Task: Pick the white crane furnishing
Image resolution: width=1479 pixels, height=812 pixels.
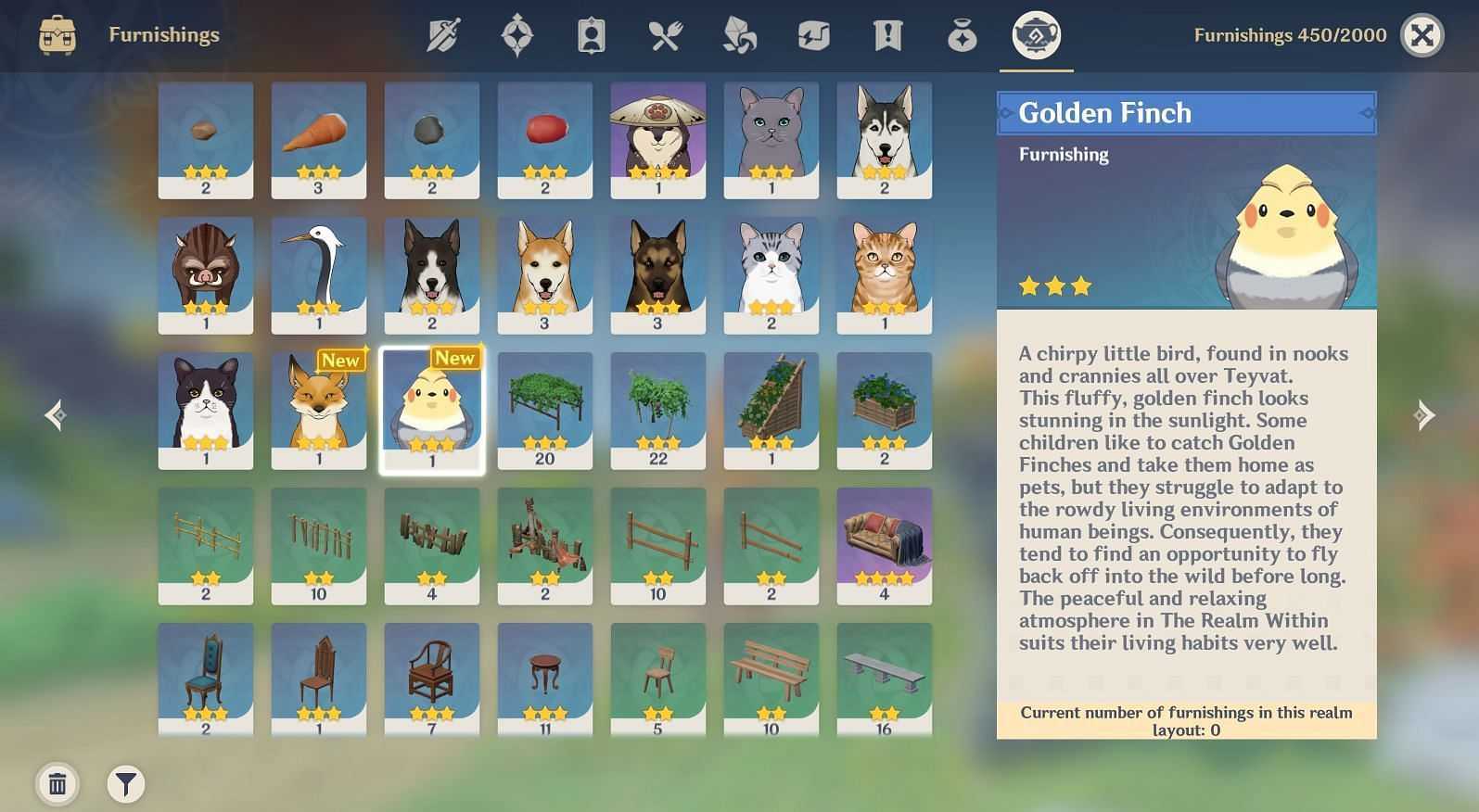Action: [x=319, y=275]
